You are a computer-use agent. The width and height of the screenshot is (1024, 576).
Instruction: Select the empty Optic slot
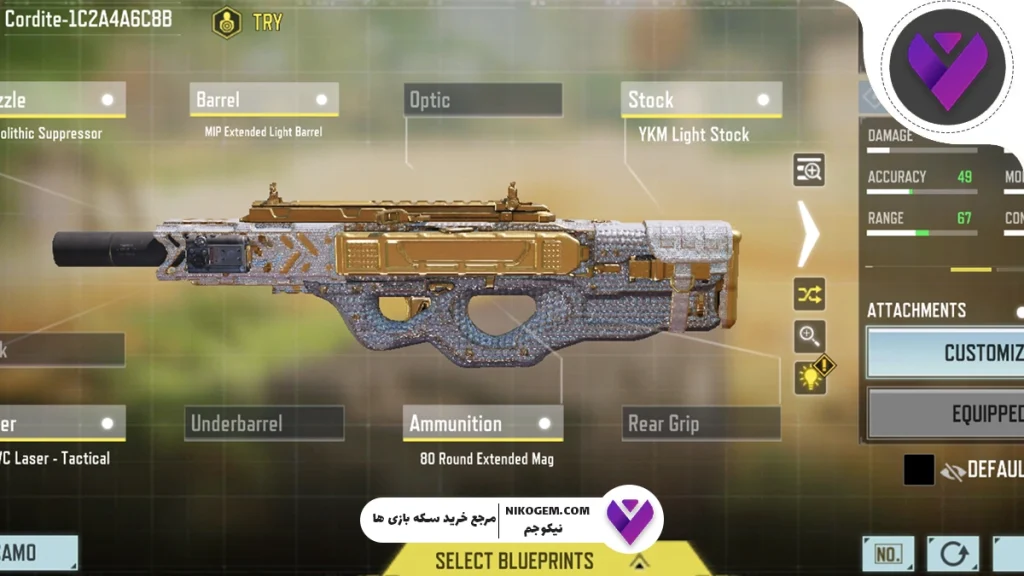pos(483,100)
